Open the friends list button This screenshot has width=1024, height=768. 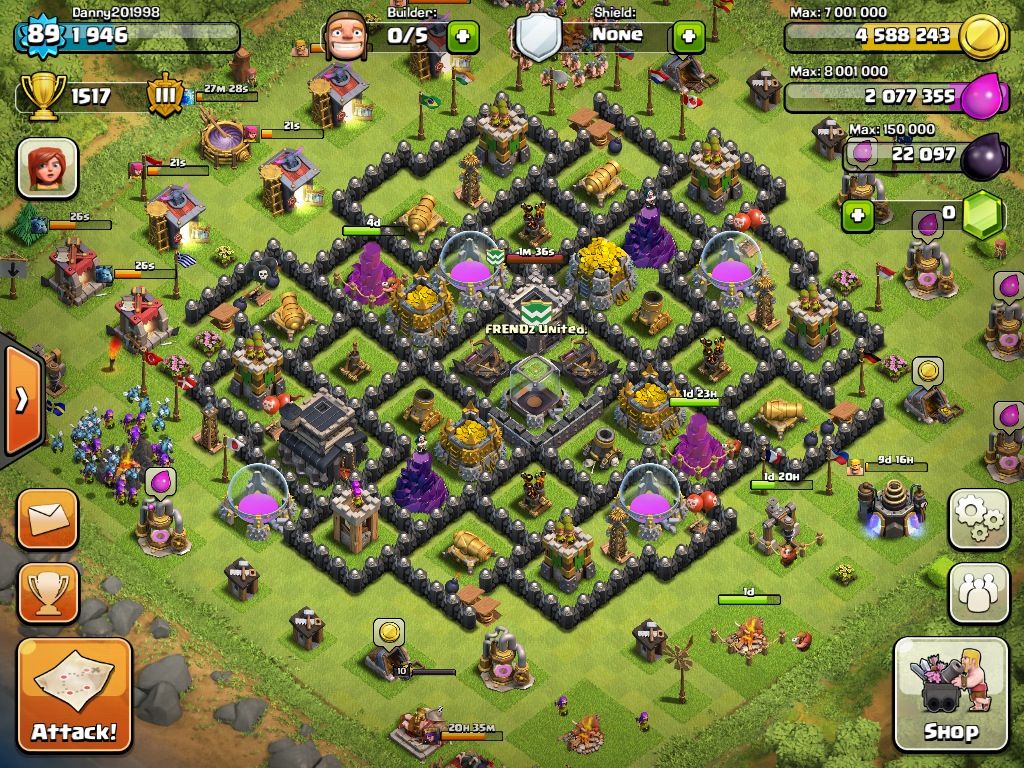pos(978,593)
